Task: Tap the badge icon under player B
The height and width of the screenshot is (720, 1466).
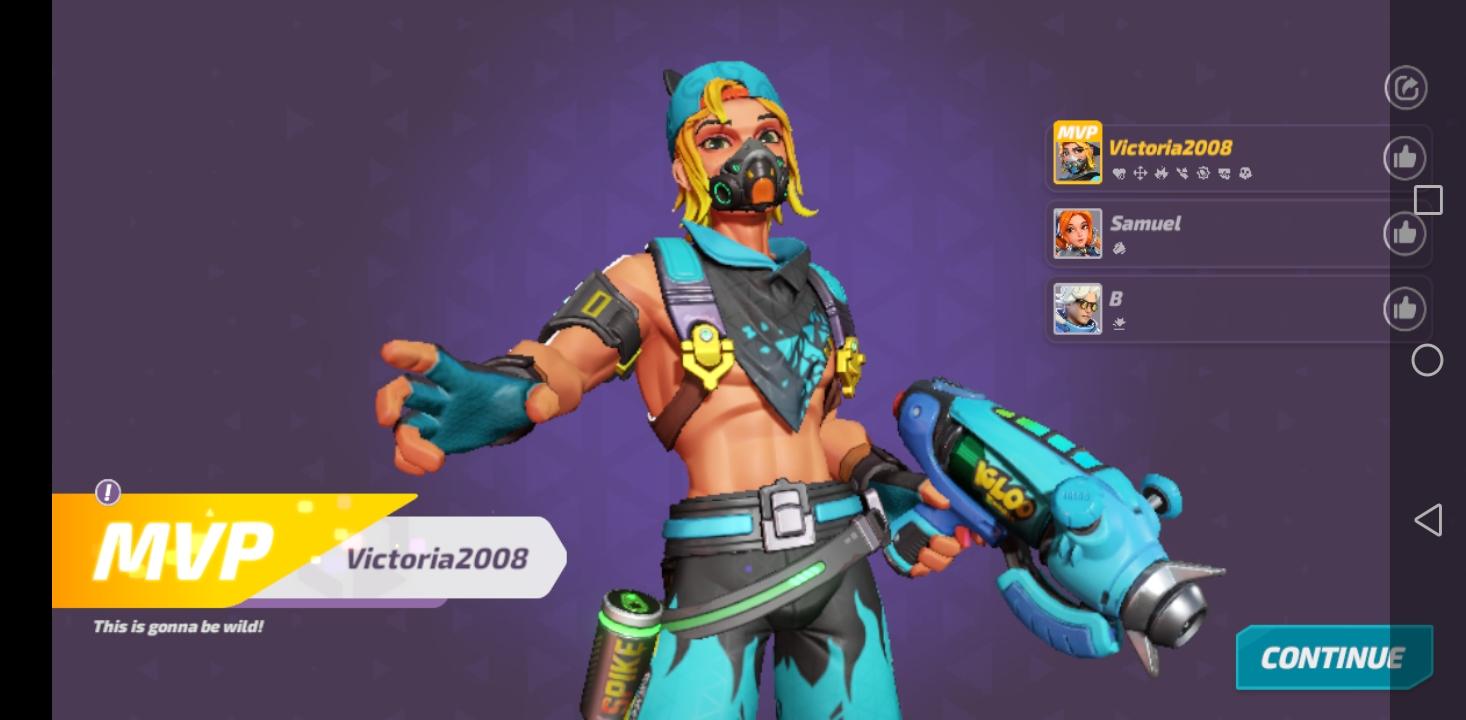Action: 1120,324
